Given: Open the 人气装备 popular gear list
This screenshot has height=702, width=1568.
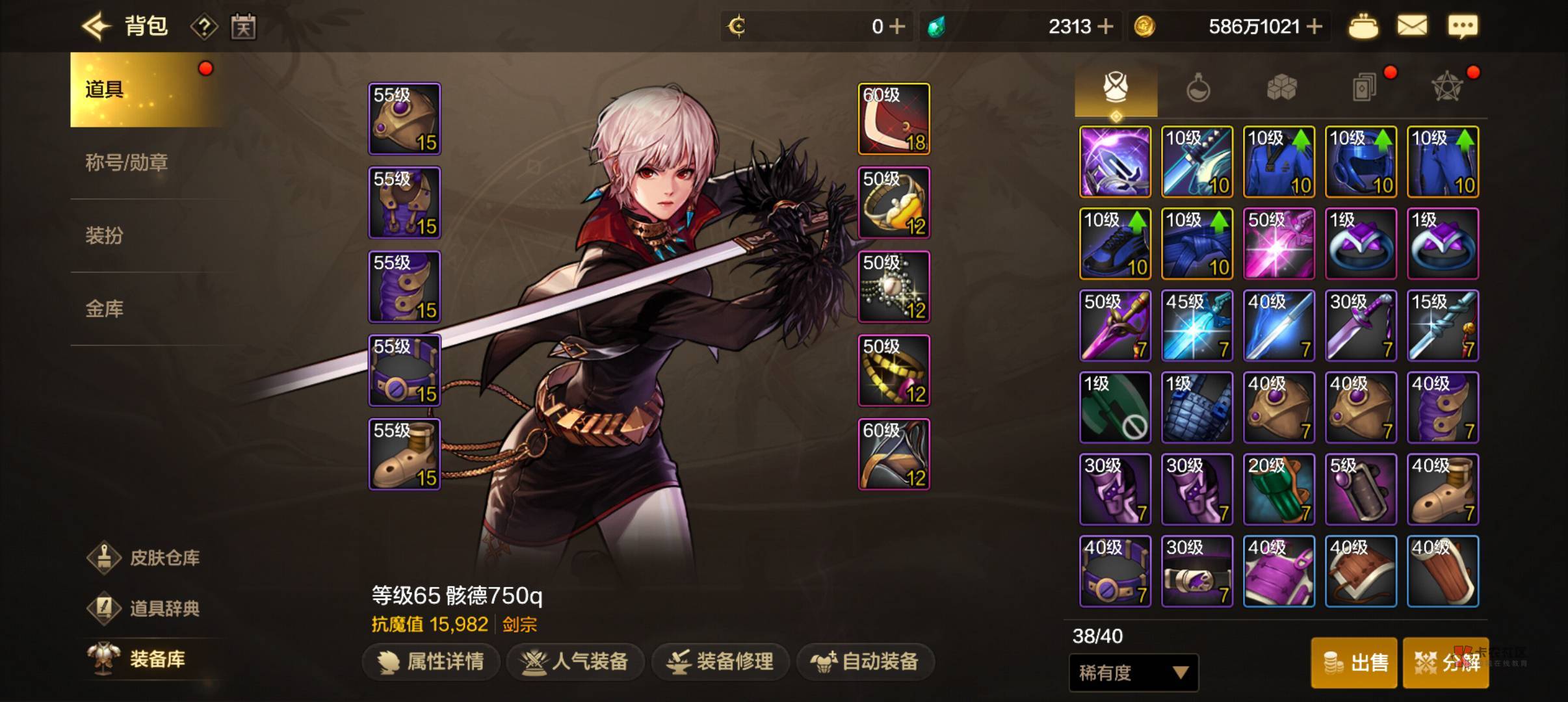Looking at the screenshot, I should coord(575,662).
